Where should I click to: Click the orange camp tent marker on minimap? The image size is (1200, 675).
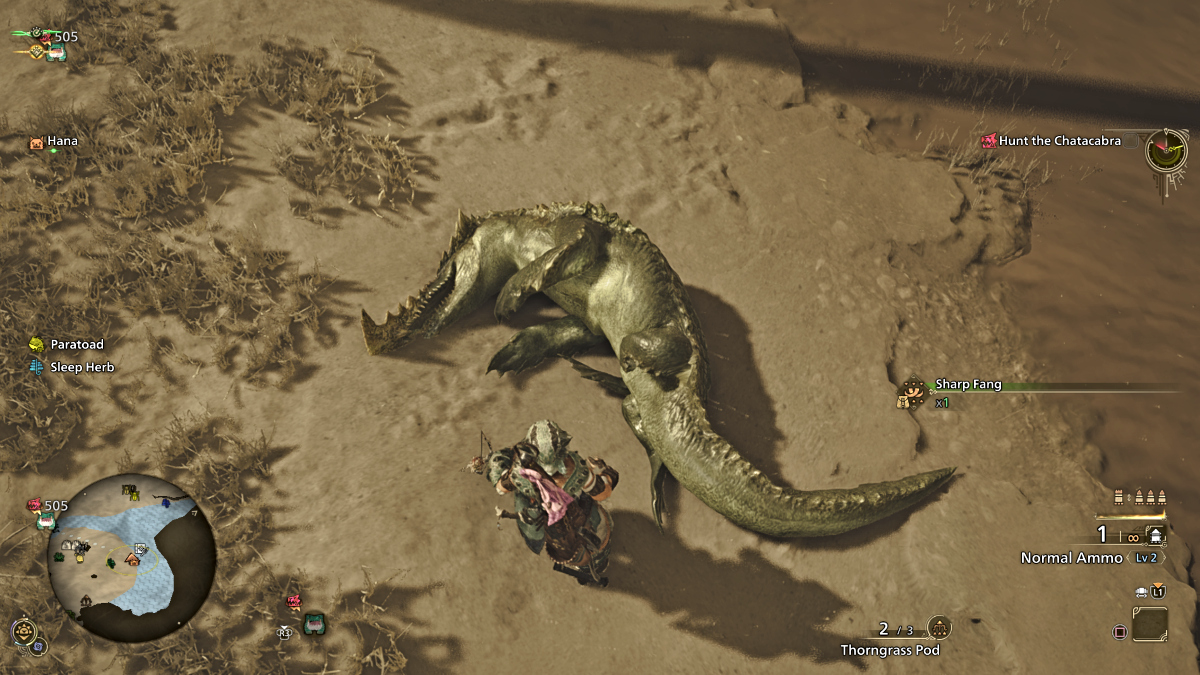coord(133,559)
